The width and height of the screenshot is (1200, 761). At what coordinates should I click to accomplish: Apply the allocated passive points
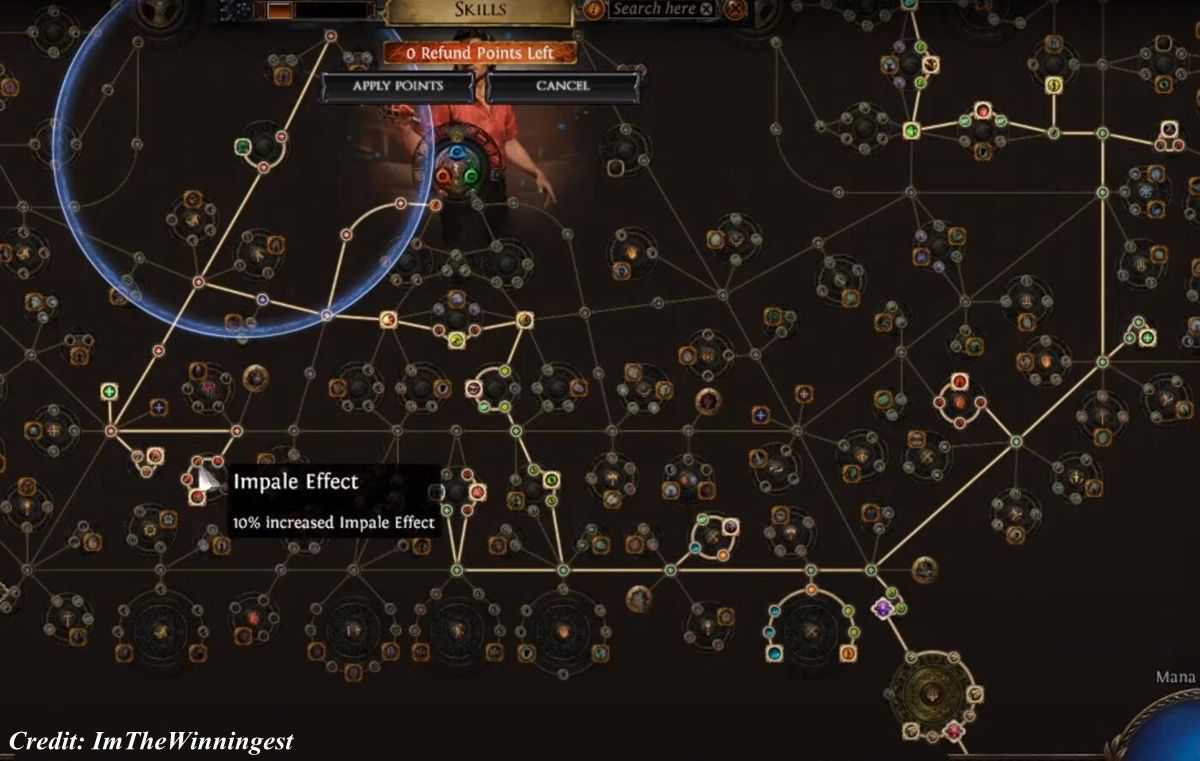[x=397, y=86]
